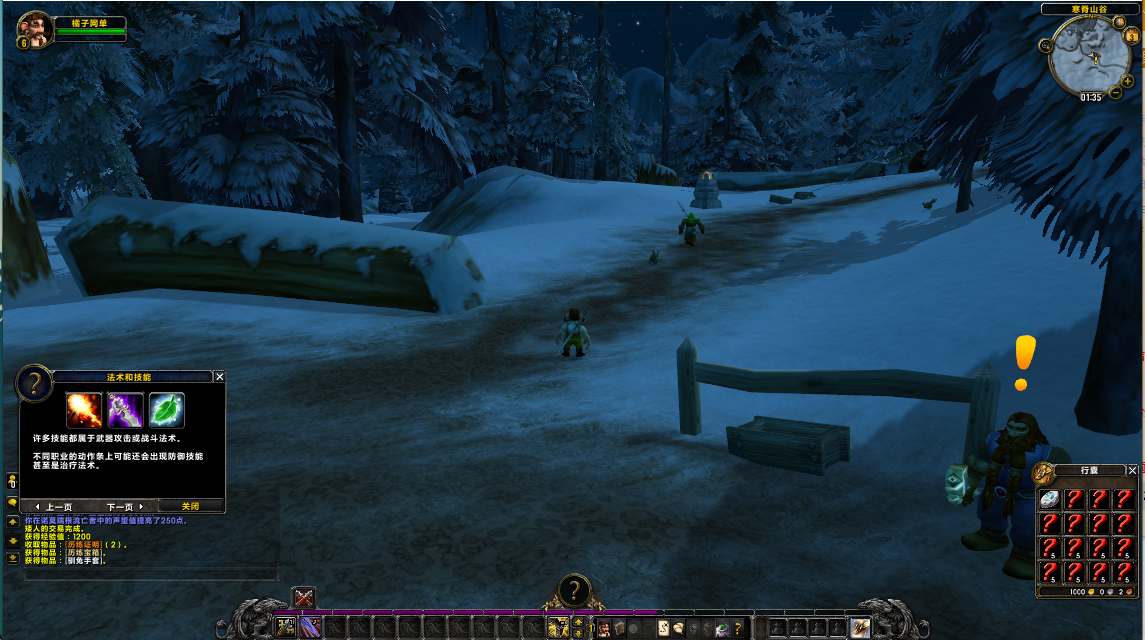Toggle the minimap tracking magnifier button
Screen dimensions: 1145x640
(x=1045, y=45)
